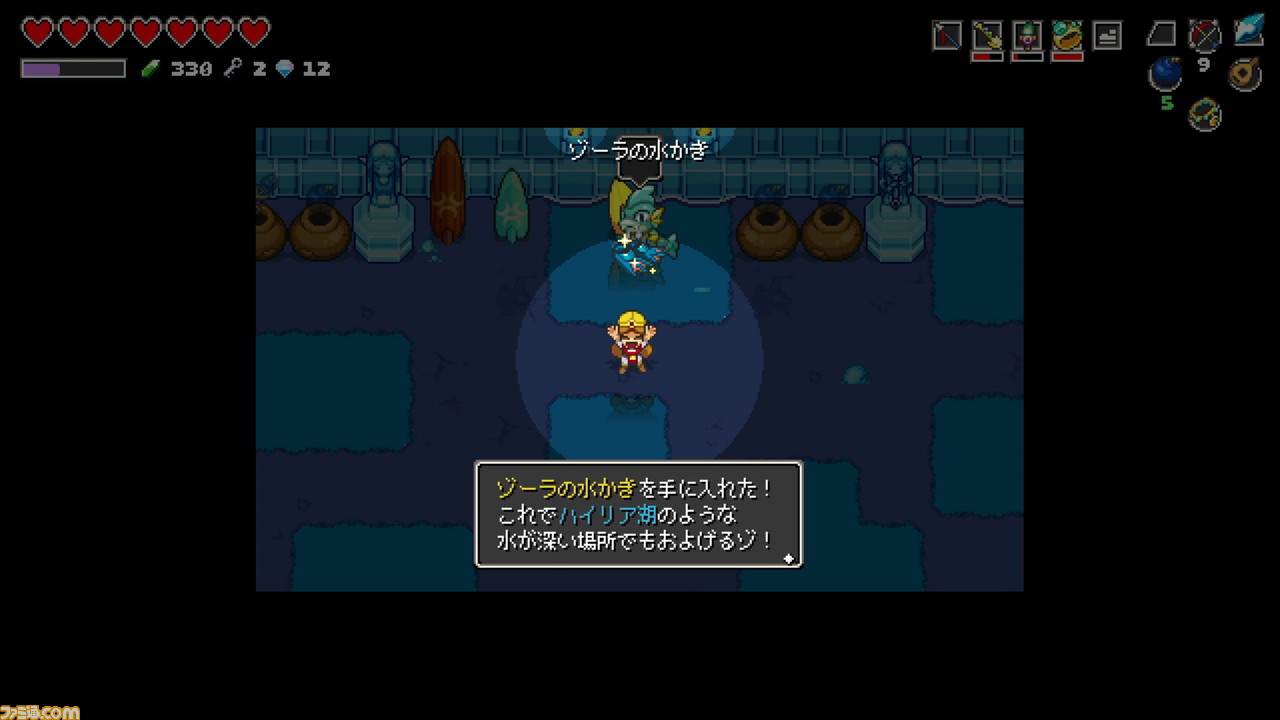Viewport: 1280px width, 720px height.
Task: Click the diamond icon beside the 12 counter
Action: coord(283,67)
